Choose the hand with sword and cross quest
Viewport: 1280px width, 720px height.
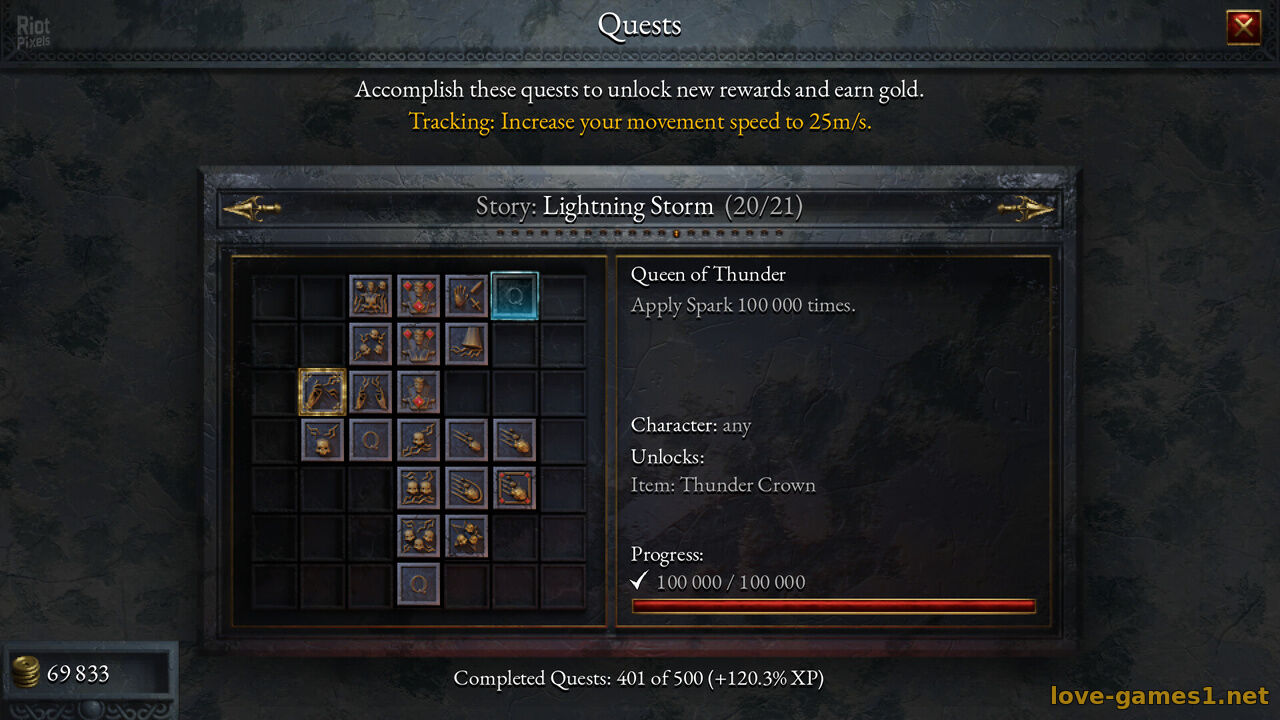coord(466,296)
